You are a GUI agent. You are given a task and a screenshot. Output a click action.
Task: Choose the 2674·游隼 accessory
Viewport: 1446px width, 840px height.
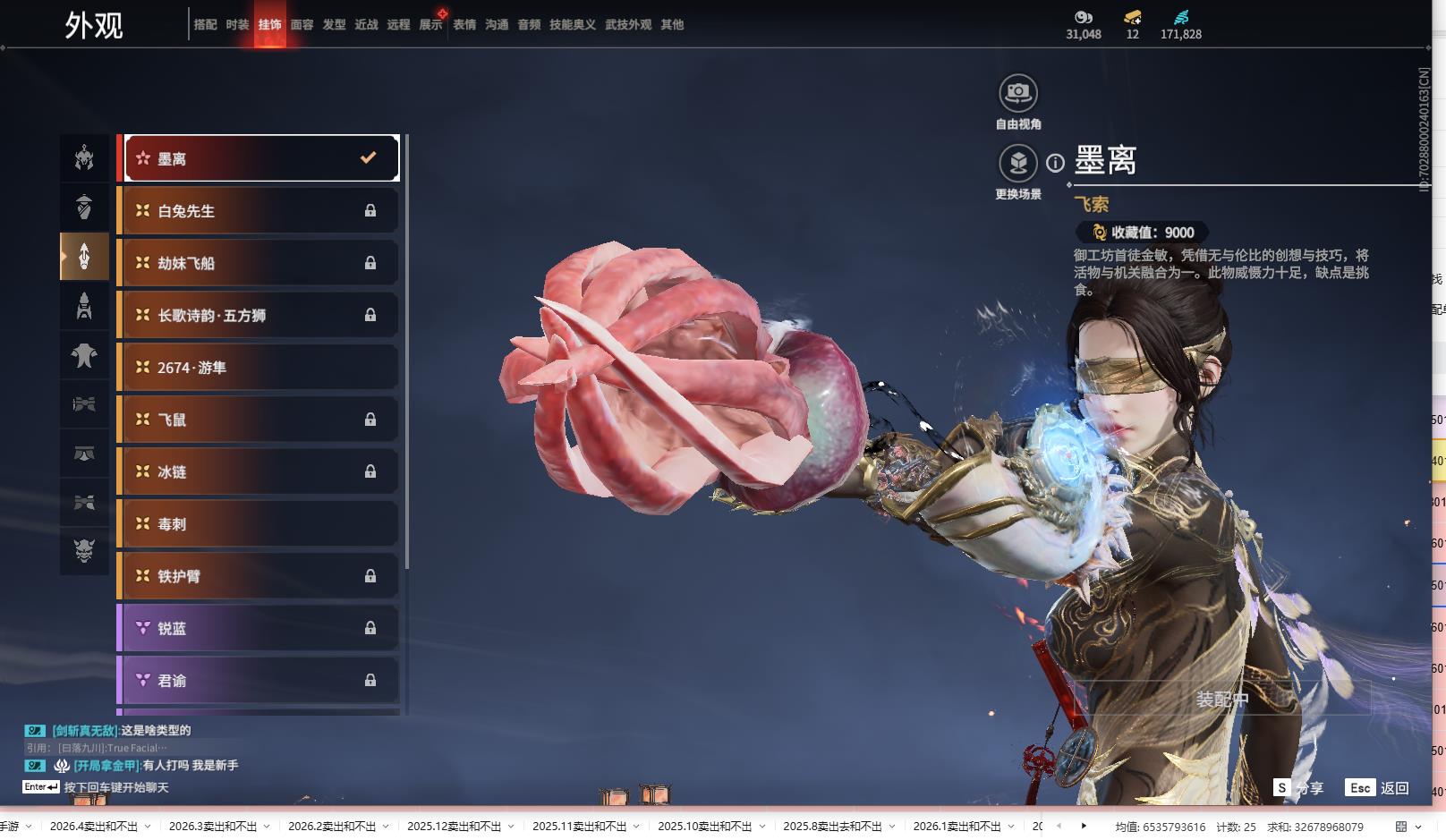[260, 368]
